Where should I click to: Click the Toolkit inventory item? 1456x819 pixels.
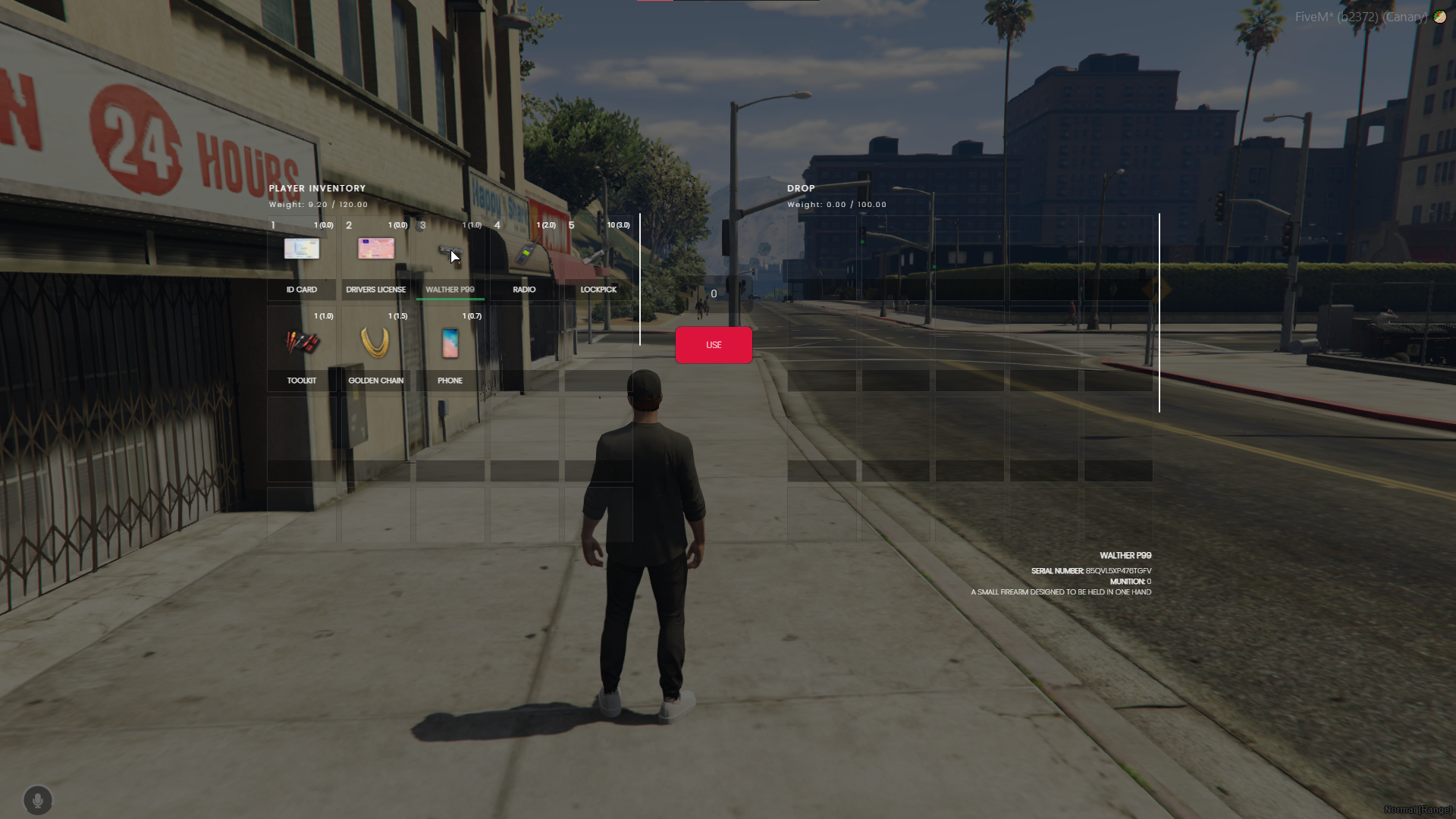tap(301, 345)
